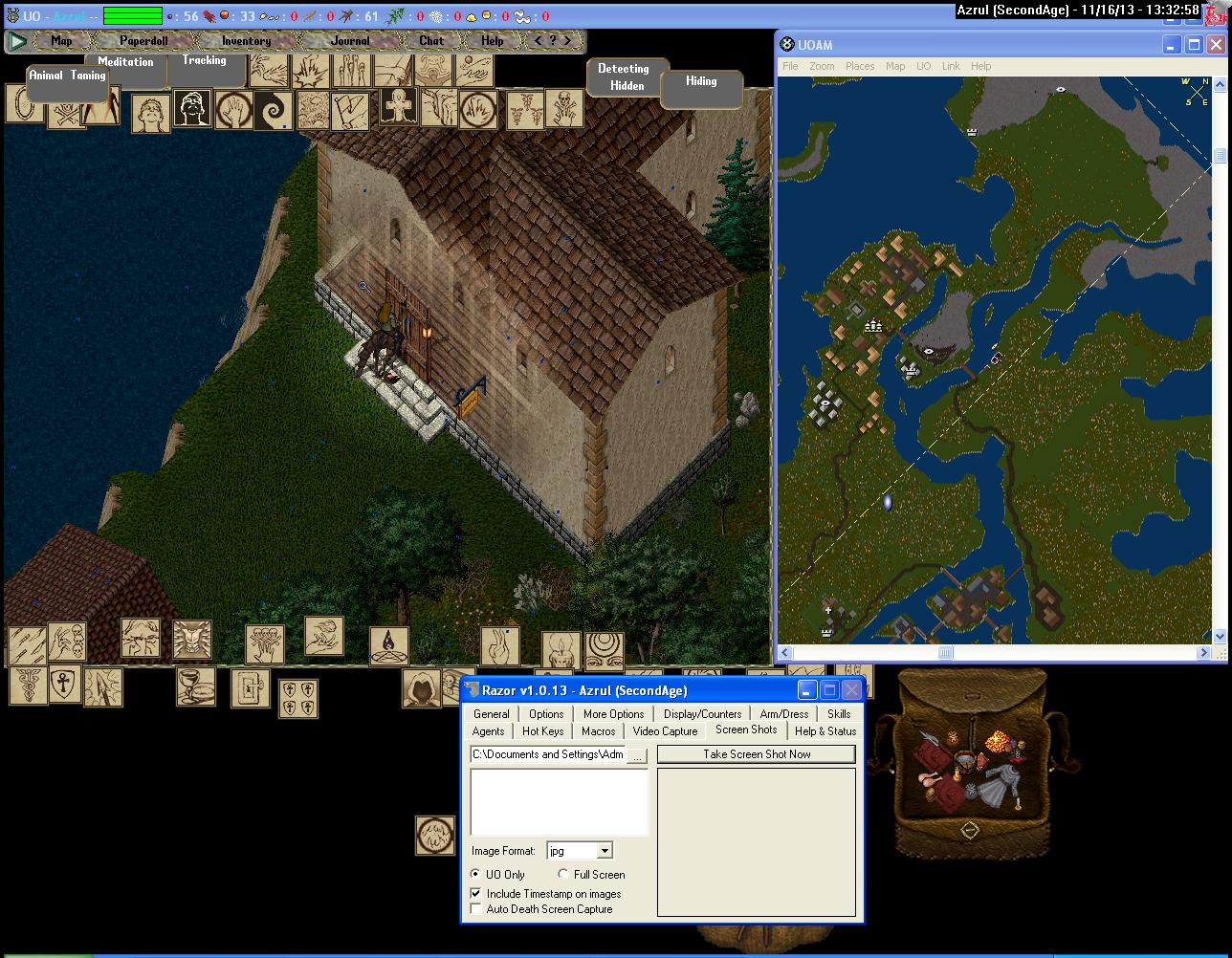Screen dimensions: 1232x958
Task: Enable Auto Death Screen Capture checkbox
Action: tap(476, 909)
